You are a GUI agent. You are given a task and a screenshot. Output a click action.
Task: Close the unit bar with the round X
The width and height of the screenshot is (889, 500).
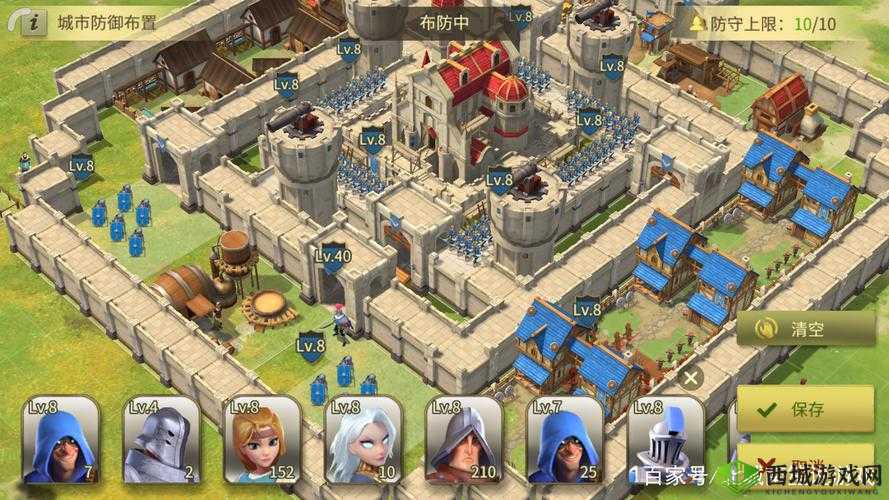690,378
